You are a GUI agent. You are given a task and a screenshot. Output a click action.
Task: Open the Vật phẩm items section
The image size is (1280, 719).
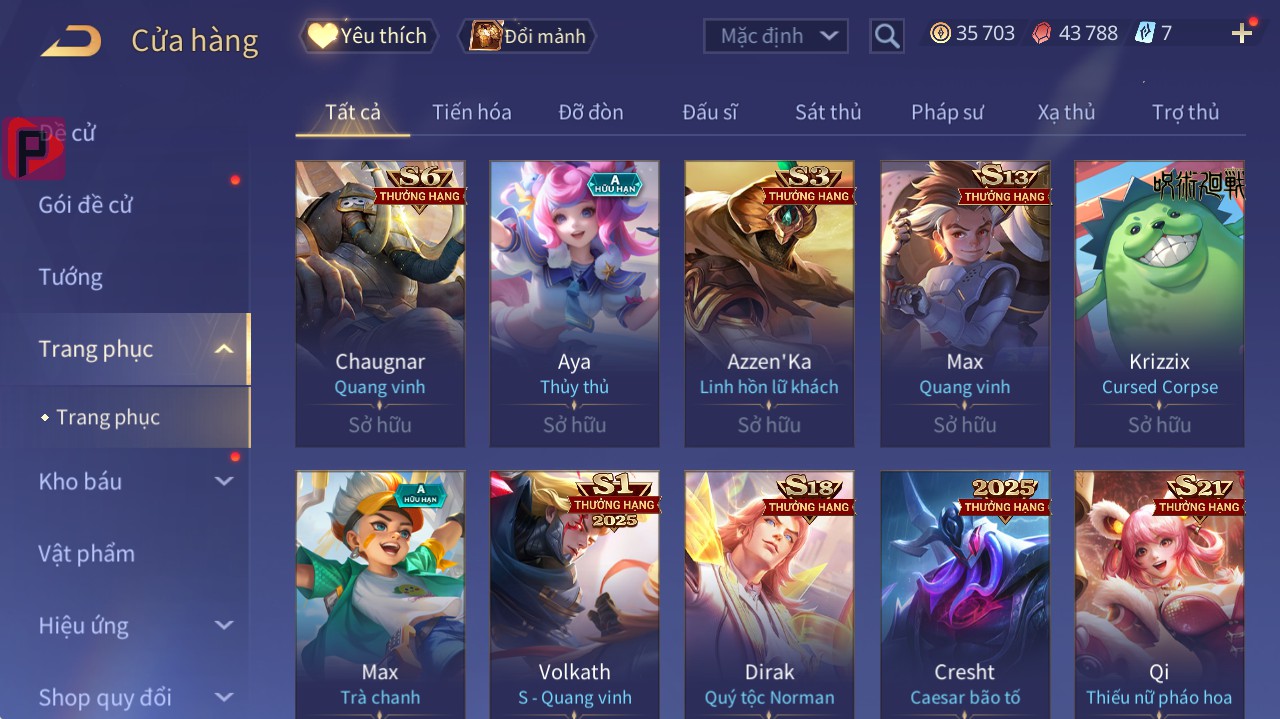click(x=87, y=553)
